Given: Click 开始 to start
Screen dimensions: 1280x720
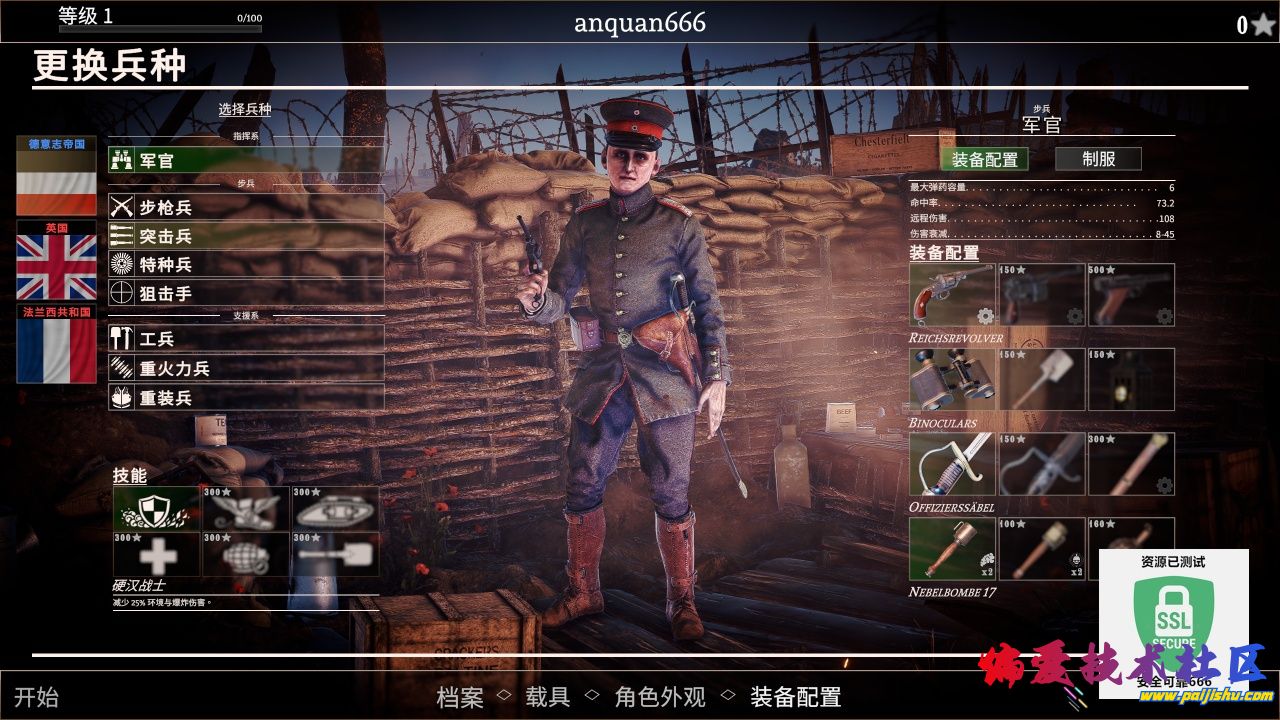Looking at the screenshot, I should pyautogui.click(x=36, y=697).
